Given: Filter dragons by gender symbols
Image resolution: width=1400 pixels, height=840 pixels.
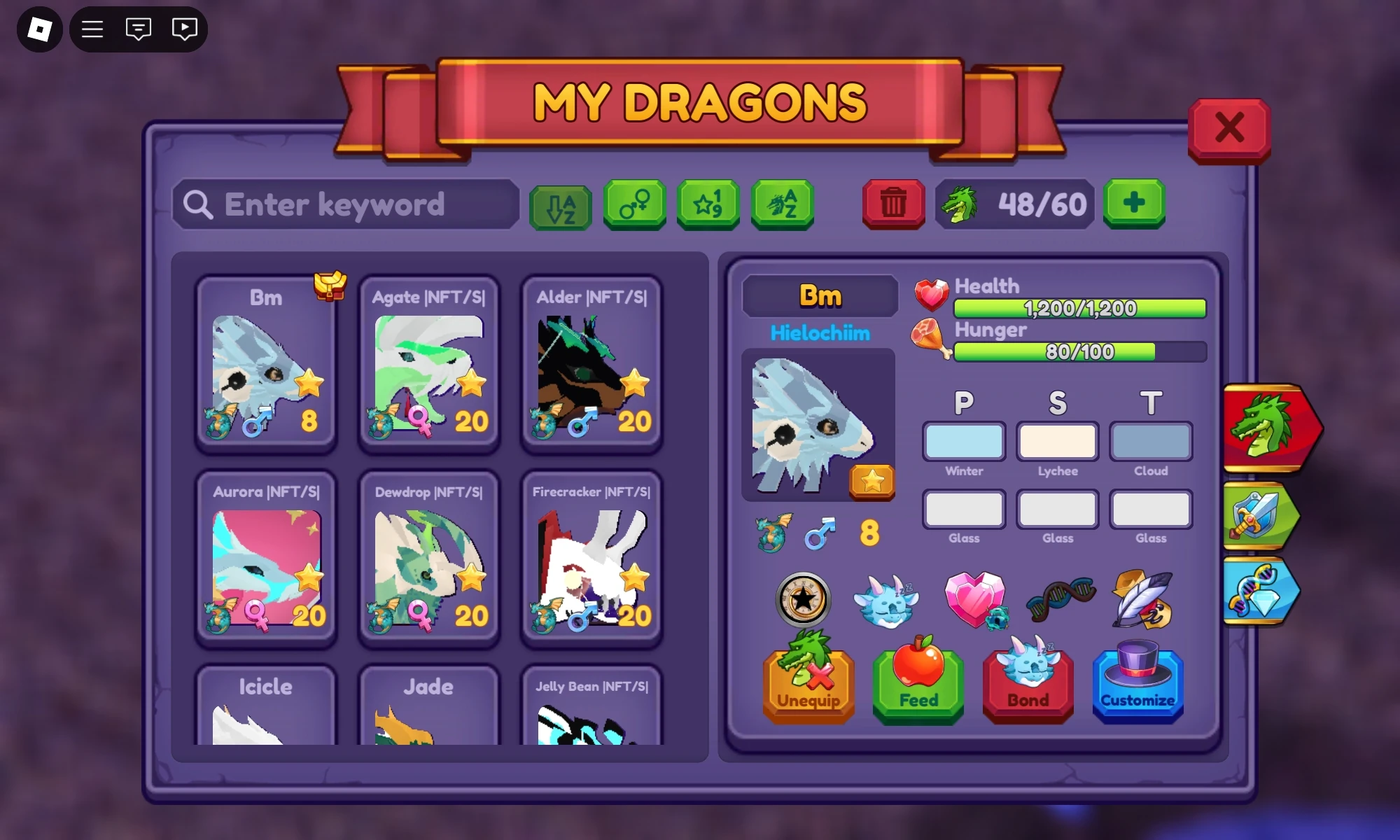Looking at the screenshot, I should point(634,205).
